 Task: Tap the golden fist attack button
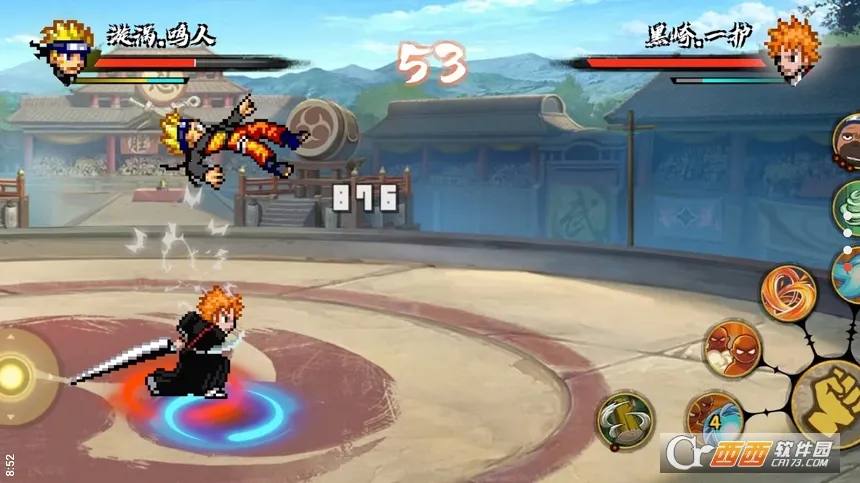(829, 401)
